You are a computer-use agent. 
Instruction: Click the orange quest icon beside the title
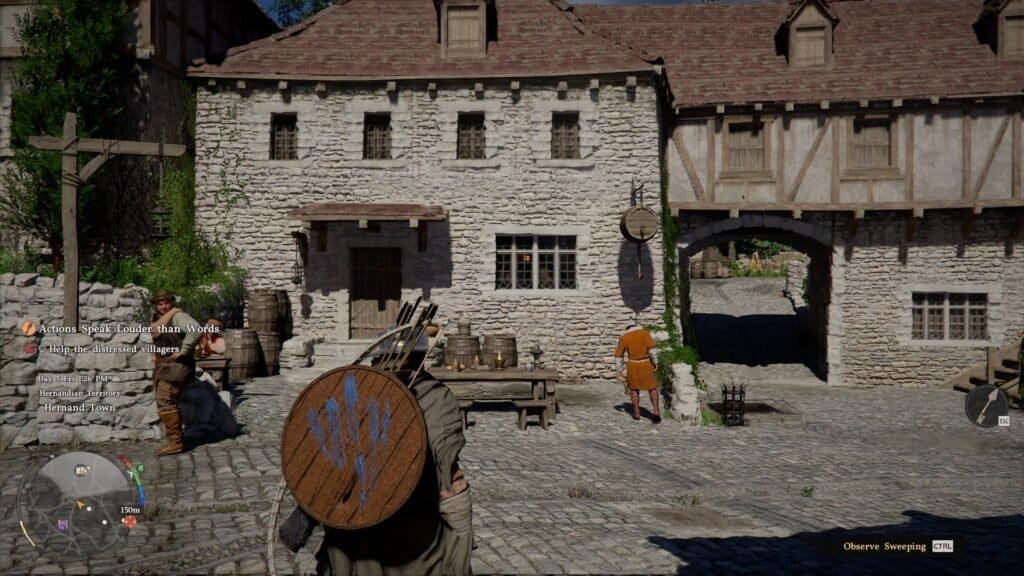pyautogui.click(x=29, y=328)
